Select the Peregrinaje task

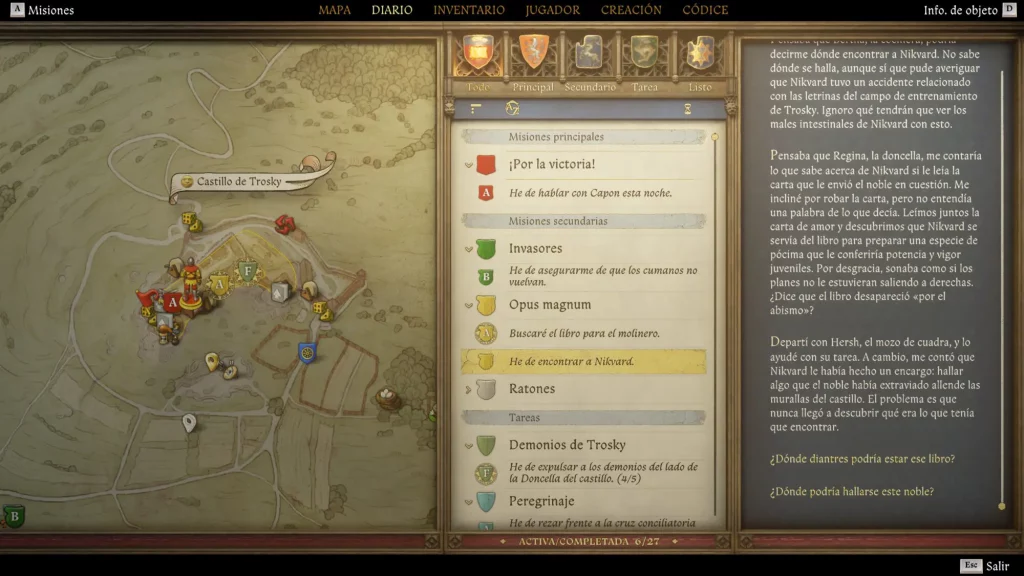[x=541, y=500]
